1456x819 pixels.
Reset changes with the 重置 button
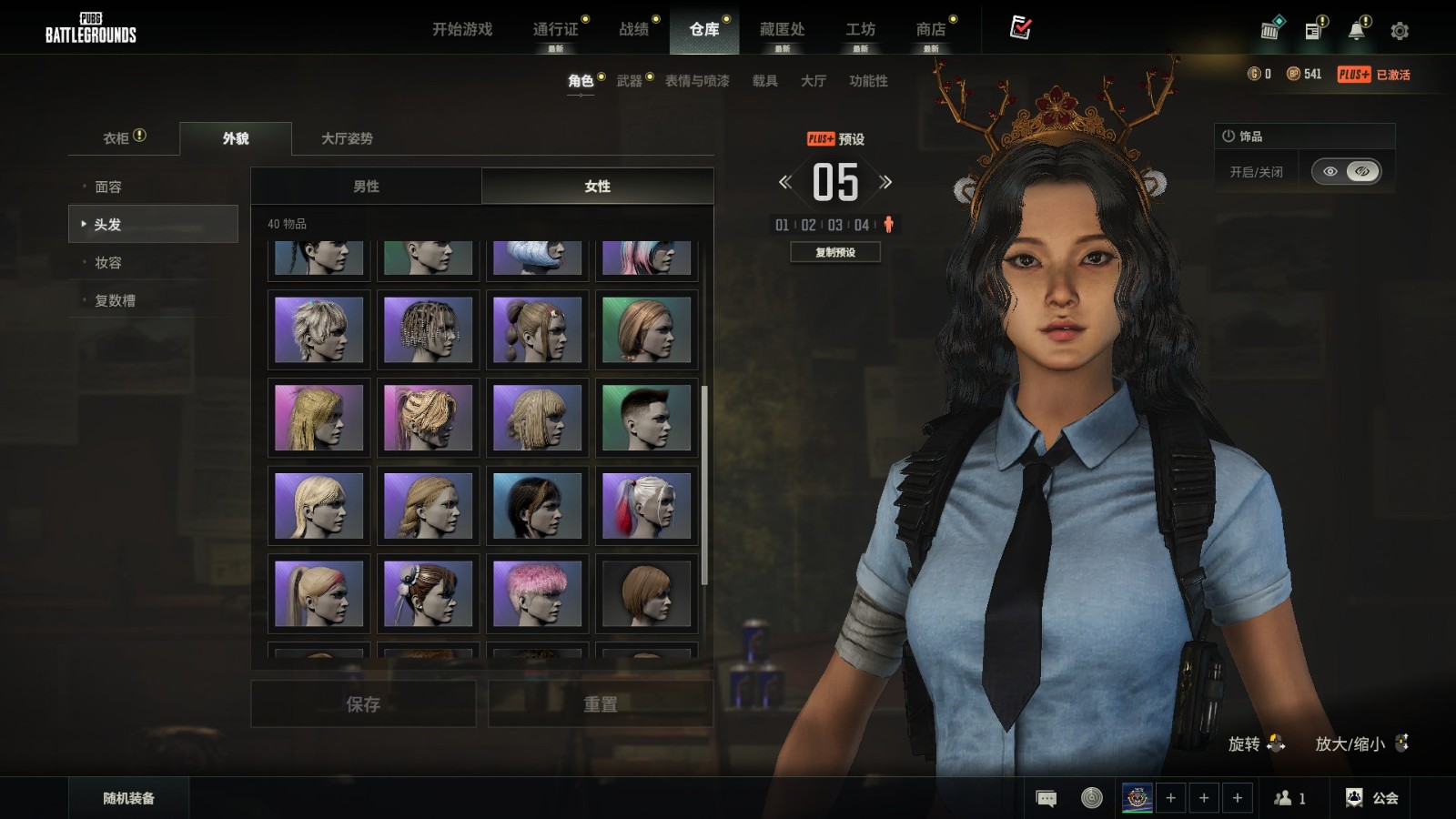(600, 704)
